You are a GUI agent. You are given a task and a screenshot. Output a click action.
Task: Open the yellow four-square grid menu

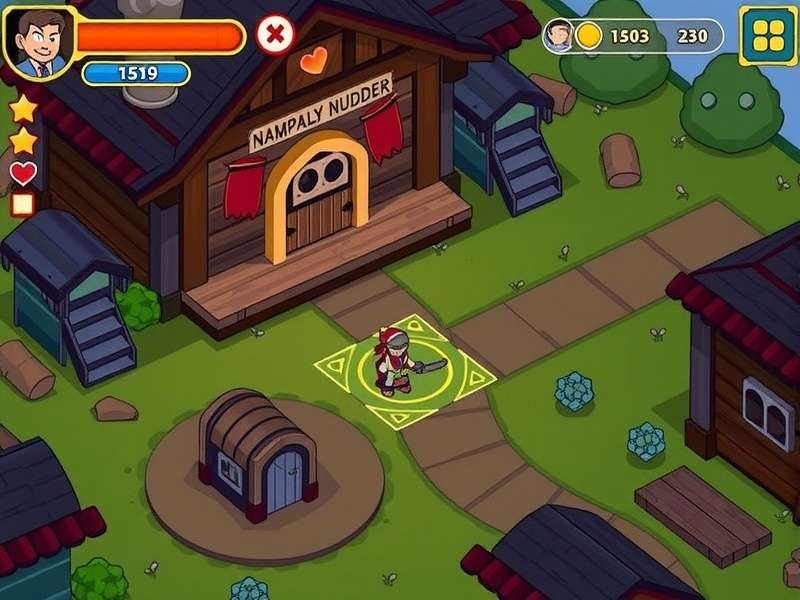(768, 36)
